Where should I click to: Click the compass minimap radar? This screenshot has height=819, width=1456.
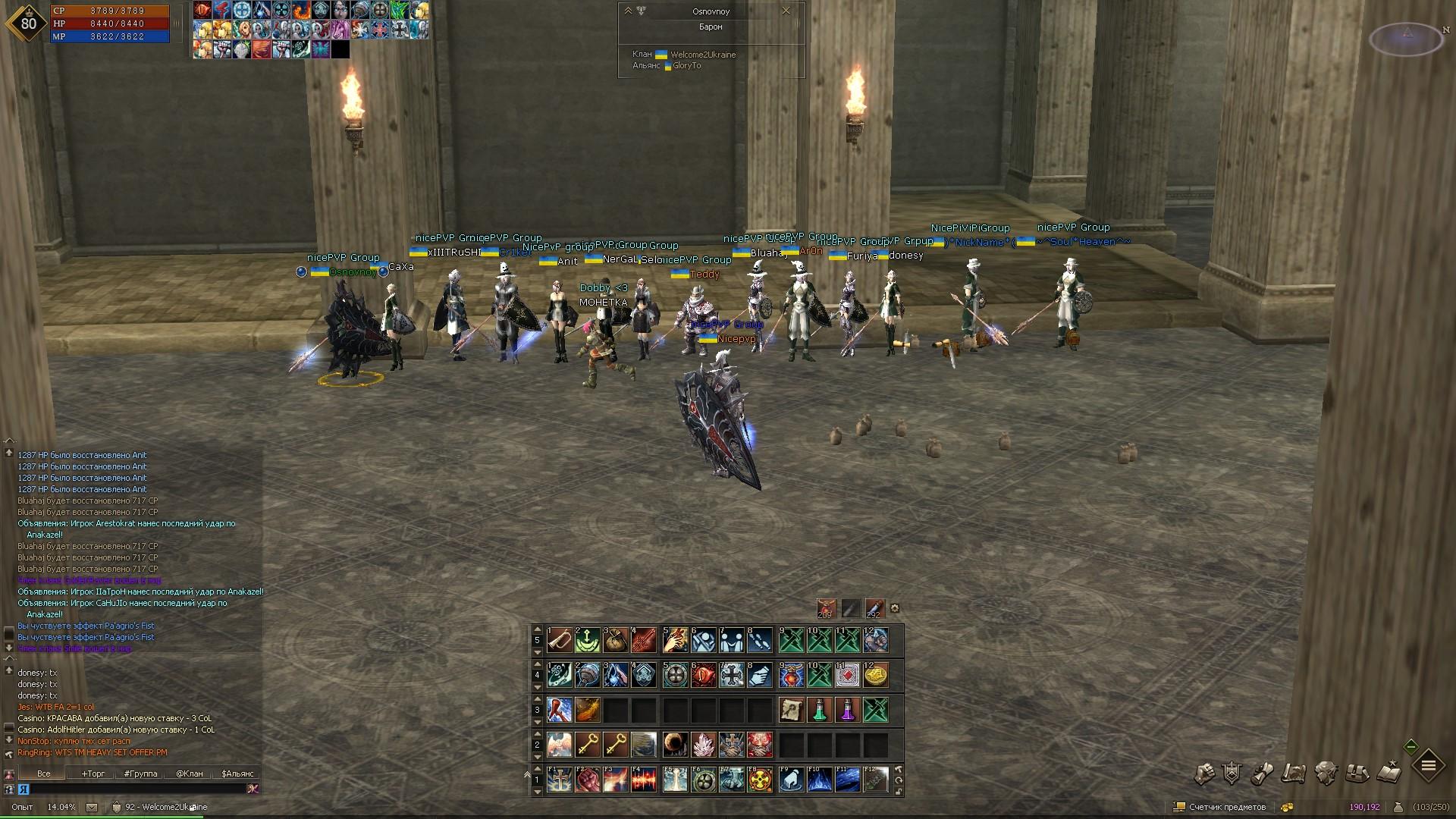[x=1407, y=39]
